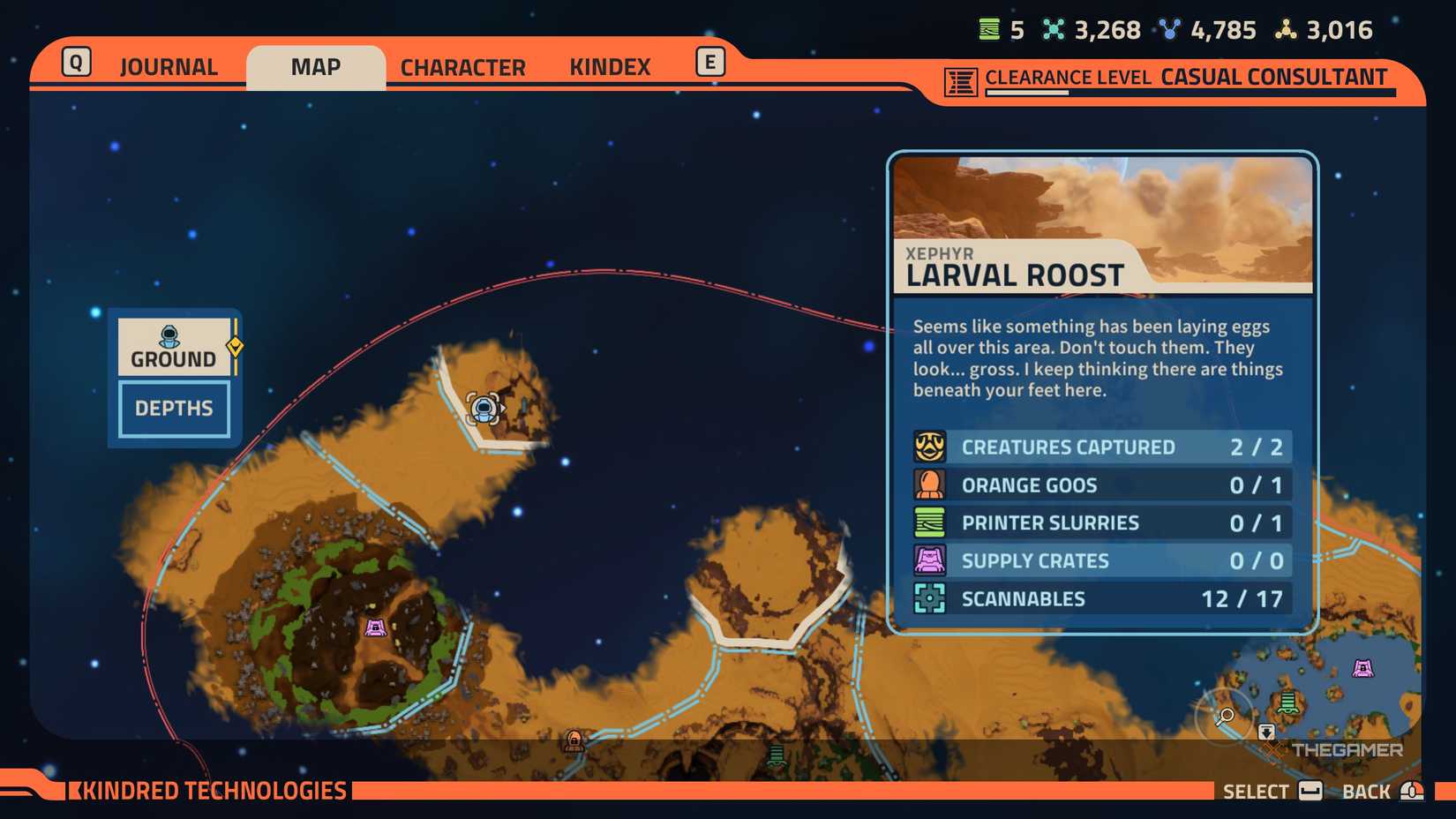The width and height of the screenshot is (1456, 819).
Task: Click the Printer Slurries spool icon
Action: click(928, 522)
